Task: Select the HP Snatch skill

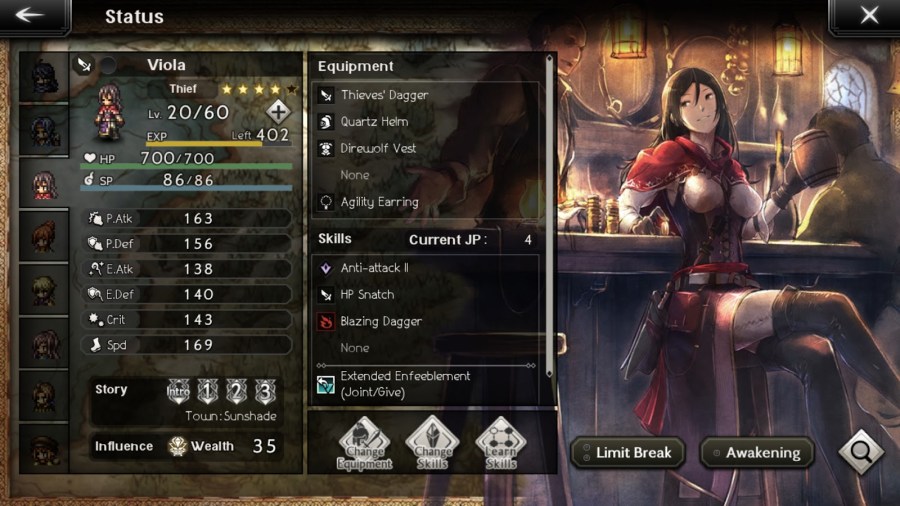Action: pos(427,295)
